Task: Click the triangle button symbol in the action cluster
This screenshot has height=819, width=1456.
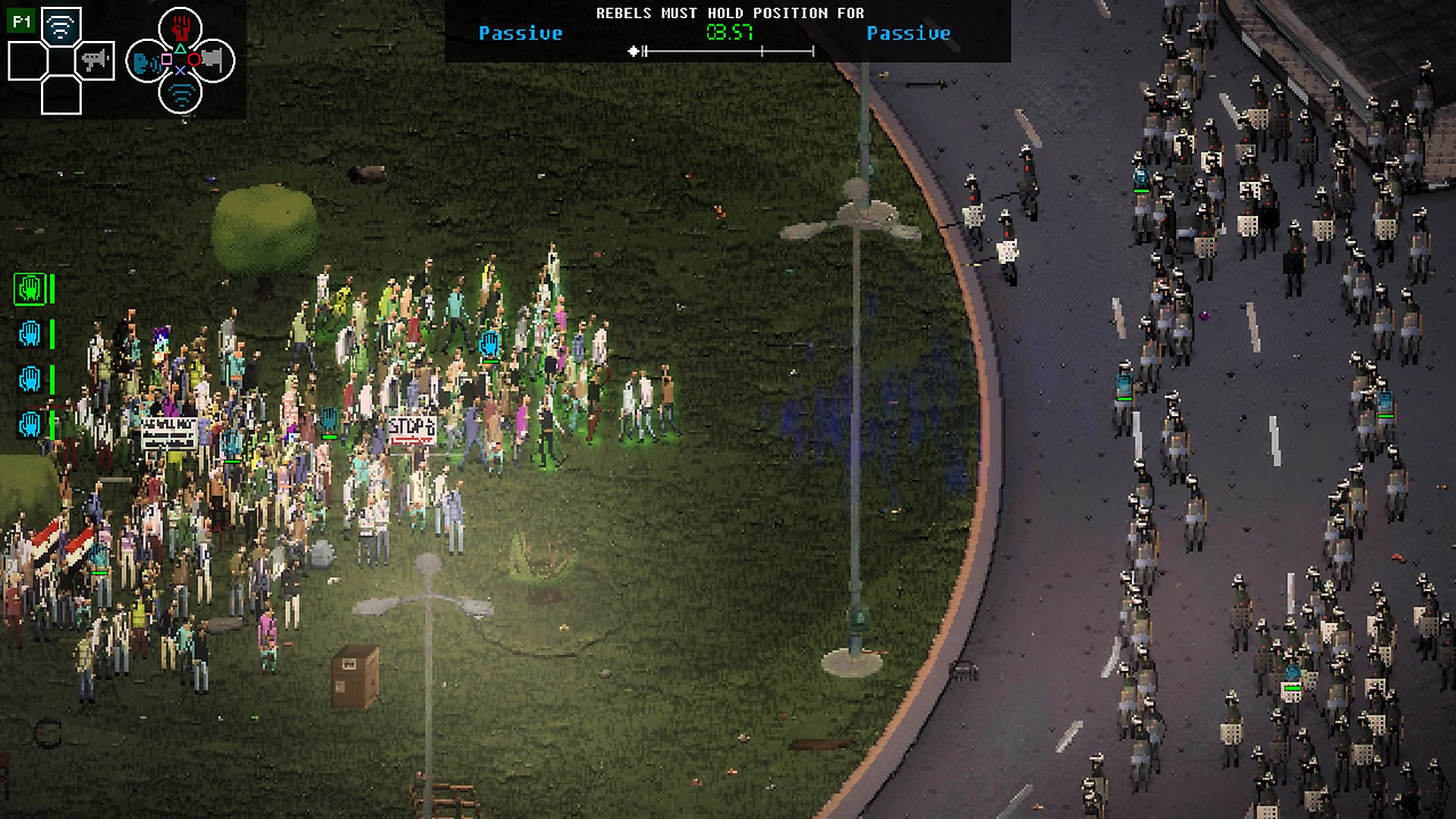Action: click(x=180, y=49)
